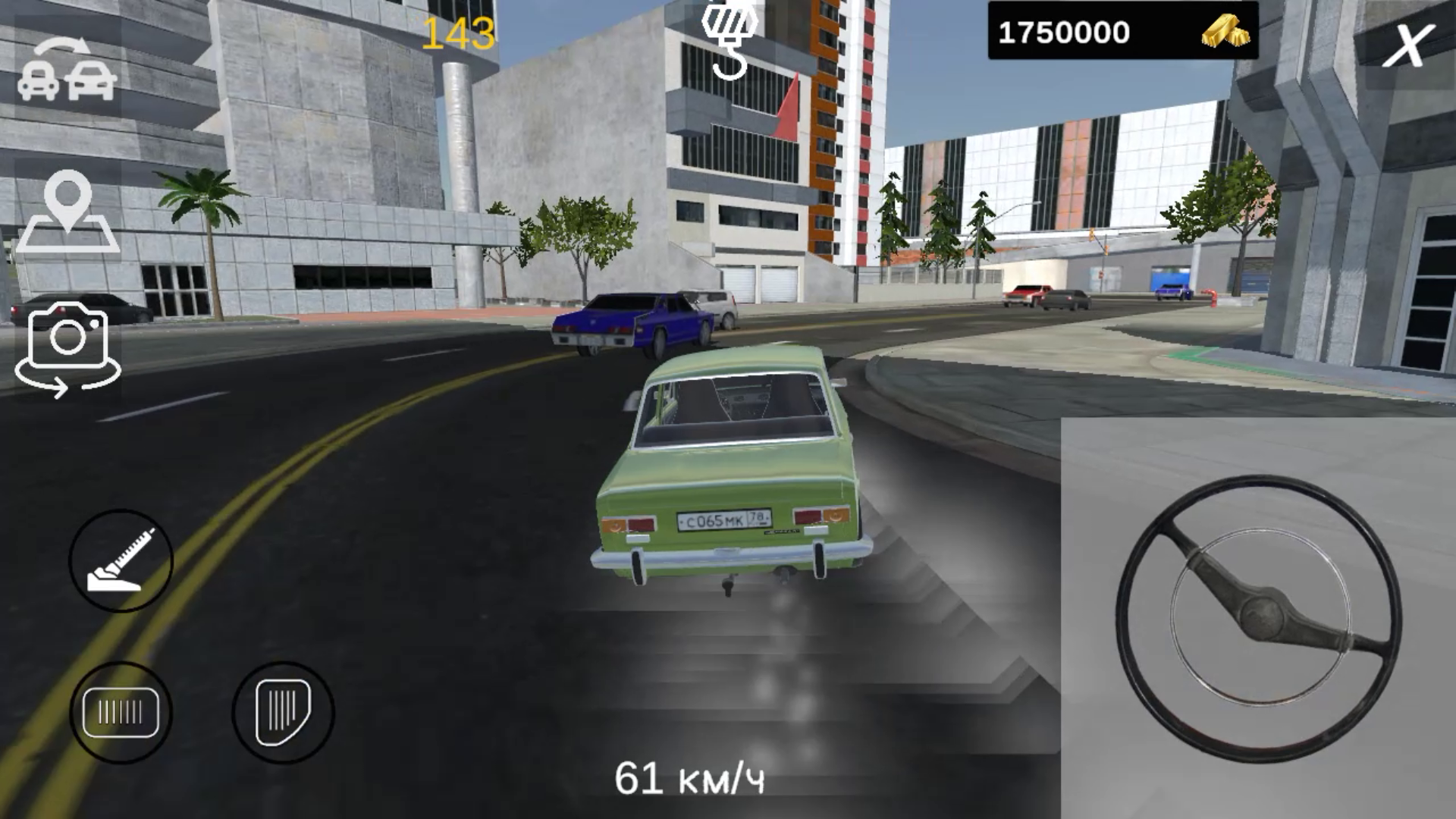Request vehicle evacuation with the hook icon

730,42
